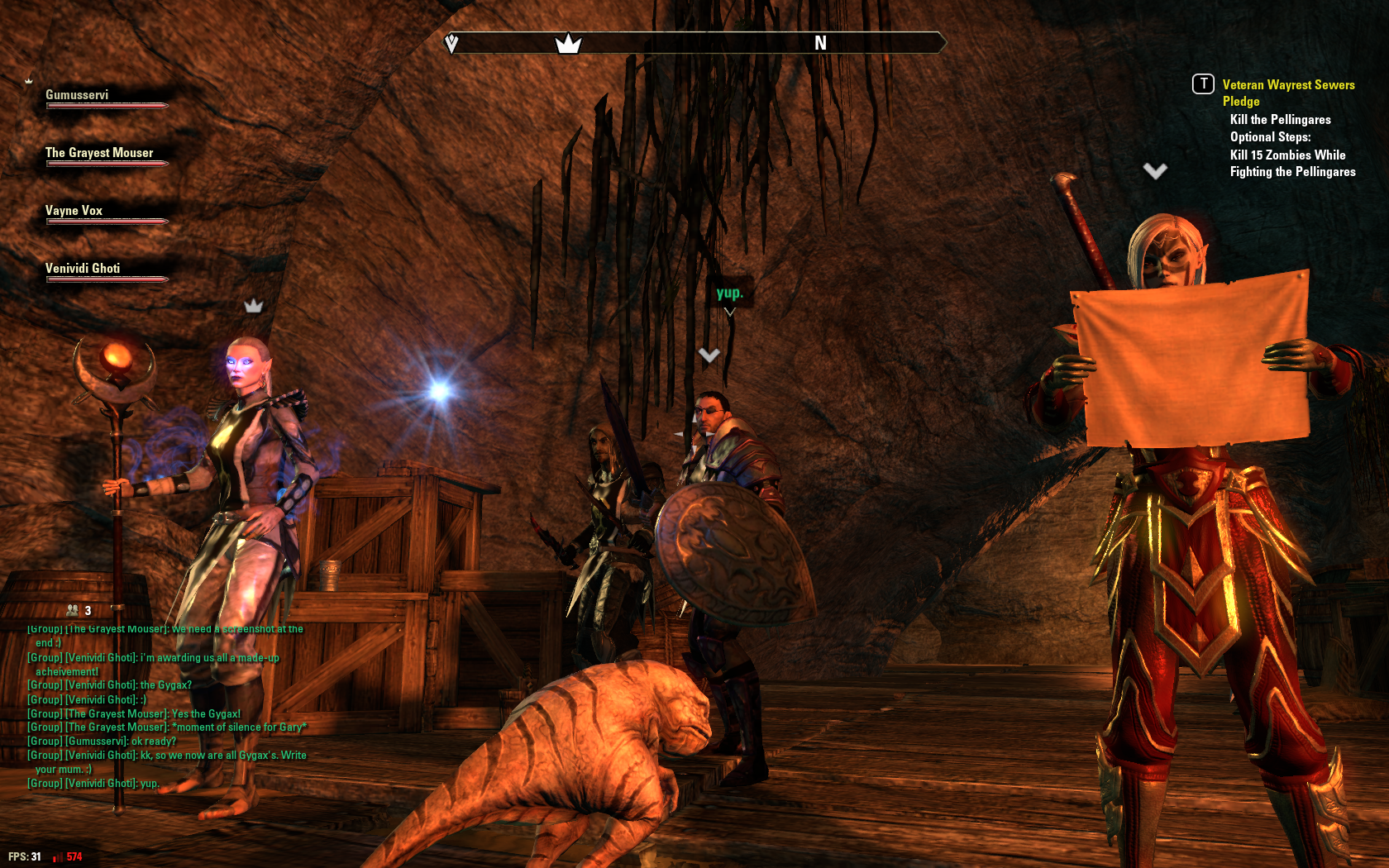The width and height of the screenshot is (1389, 868).
Task: Focus the group chat message log
Action: [x=165, y=707]
